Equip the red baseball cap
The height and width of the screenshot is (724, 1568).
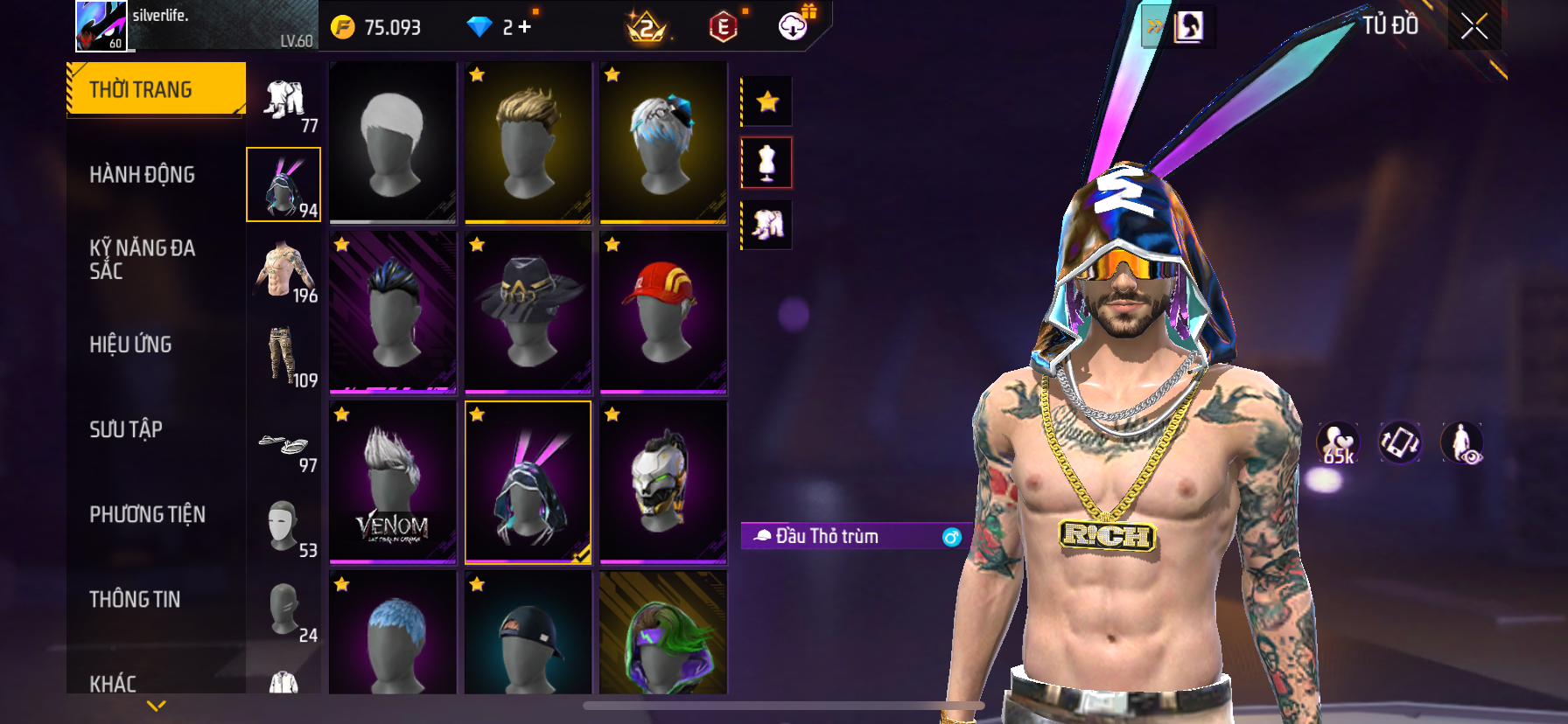[663, 311]
